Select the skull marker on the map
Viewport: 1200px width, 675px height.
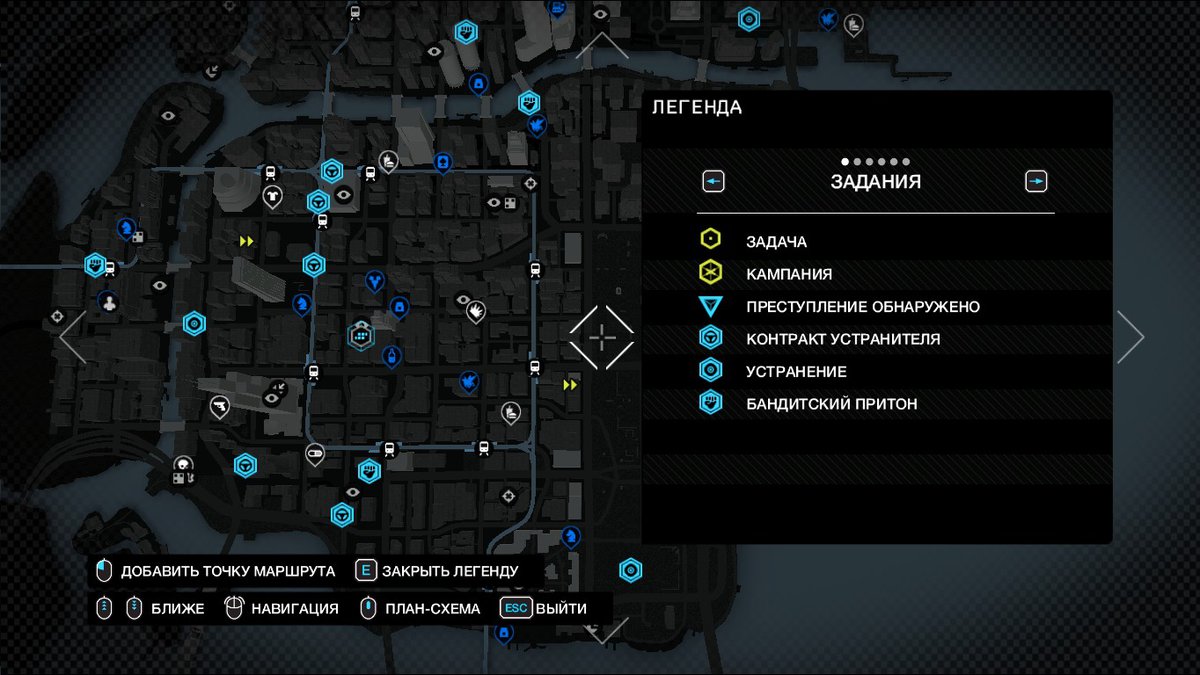coord(183,465)
